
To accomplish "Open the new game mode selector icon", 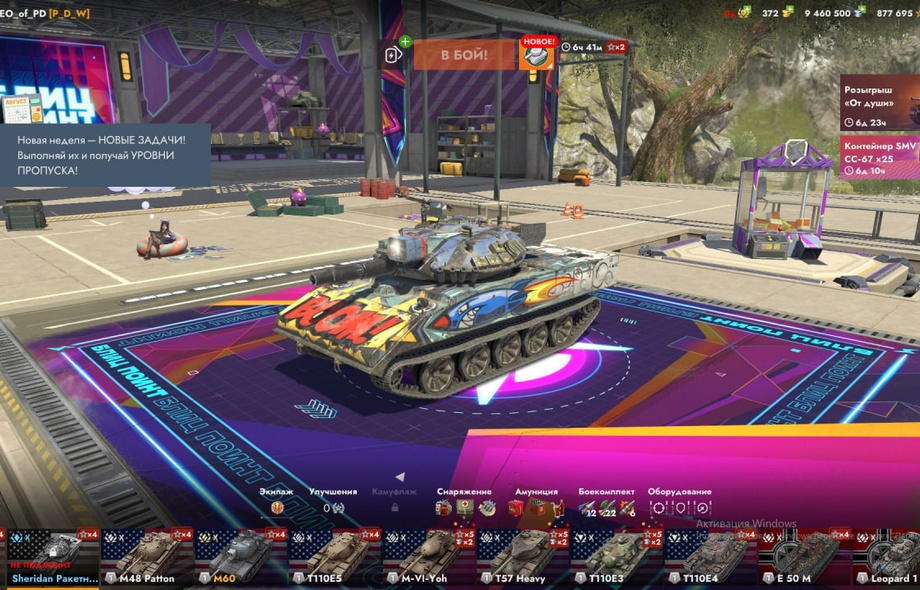I will [536, 54].
